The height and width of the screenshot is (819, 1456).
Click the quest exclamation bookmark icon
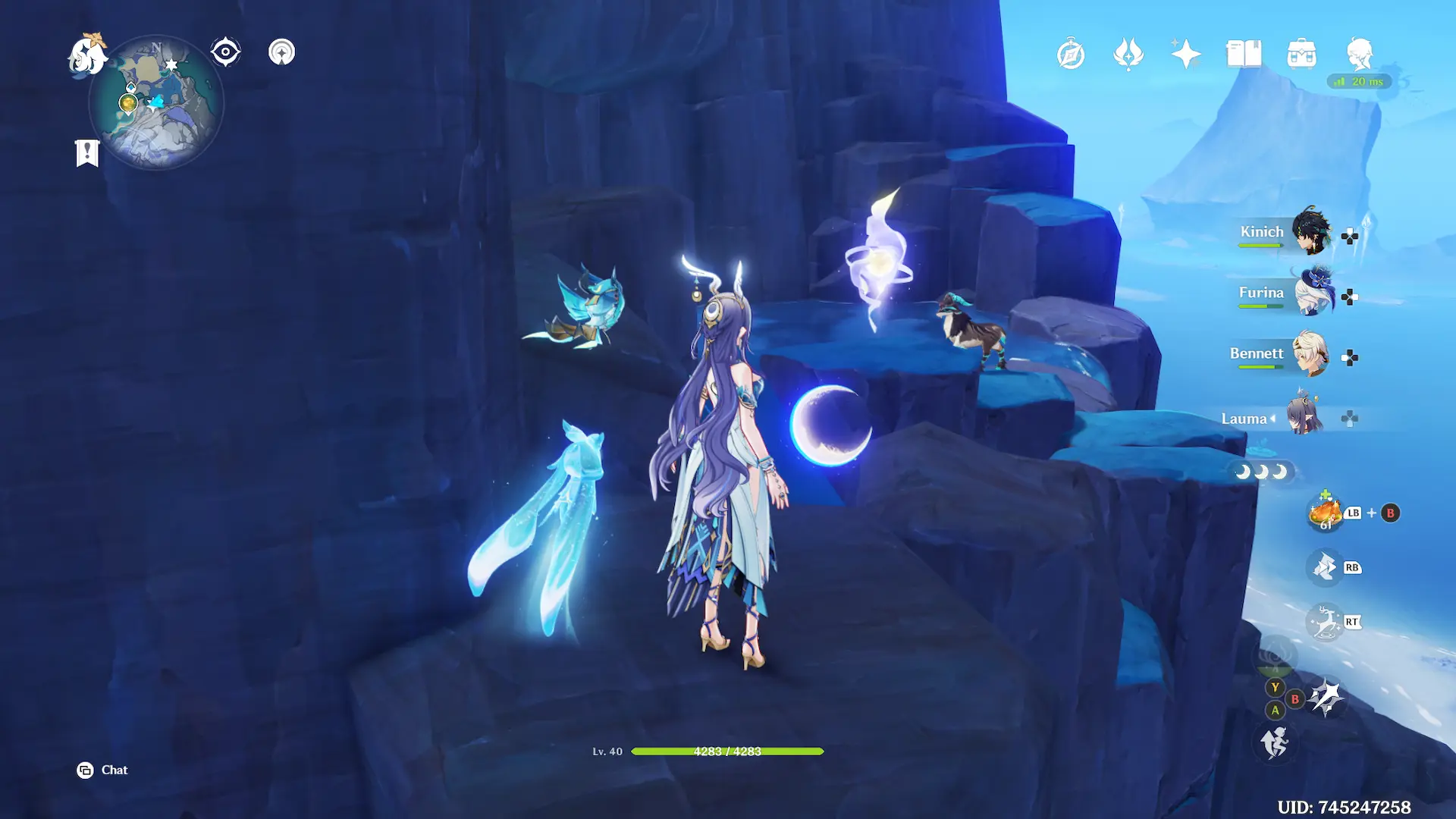[x=87, y=152]
